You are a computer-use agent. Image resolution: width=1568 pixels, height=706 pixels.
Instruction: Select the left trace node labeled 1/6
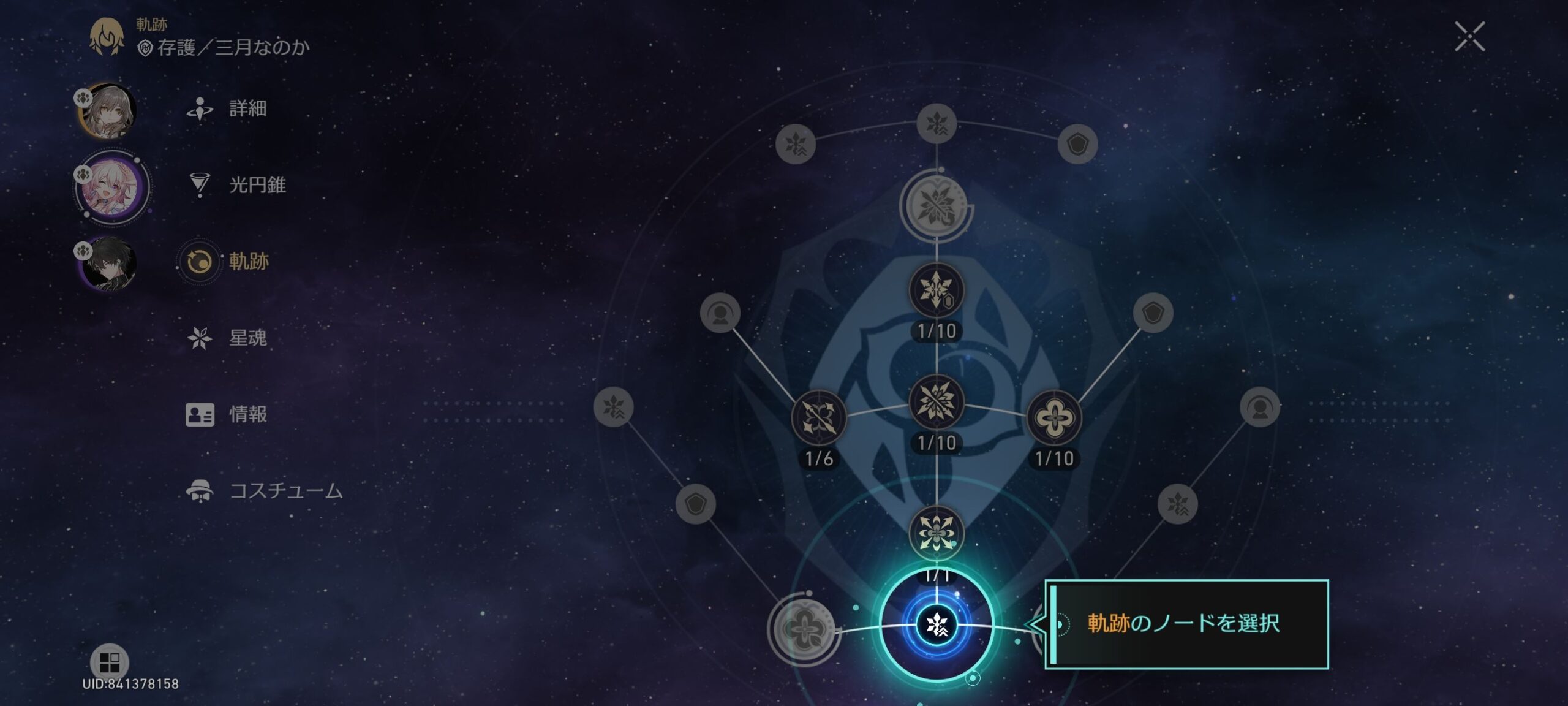pyautogui.click(x=819, y=419)
